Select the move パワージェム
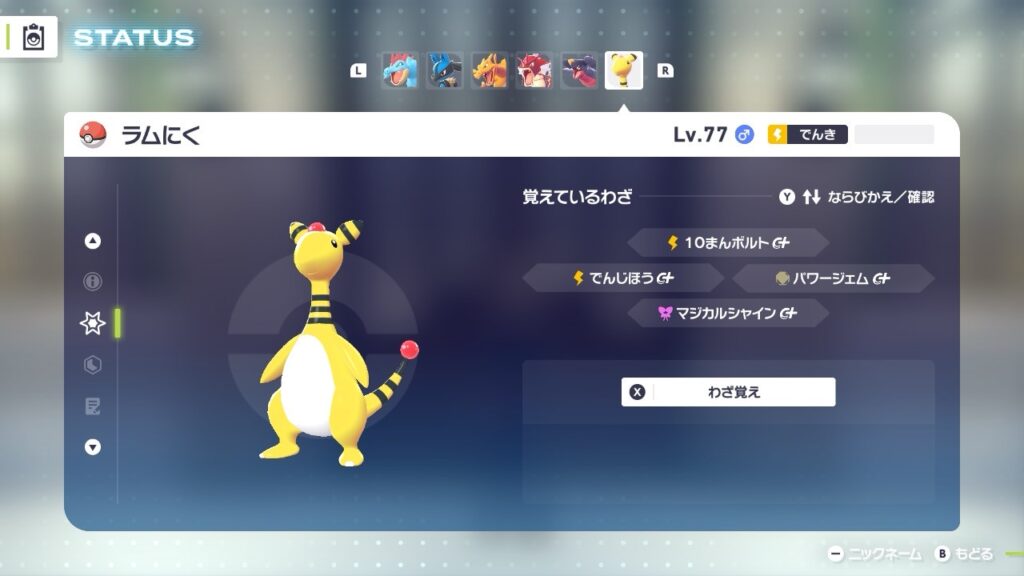Screen dimensions: 1024x576 point(833,278)
